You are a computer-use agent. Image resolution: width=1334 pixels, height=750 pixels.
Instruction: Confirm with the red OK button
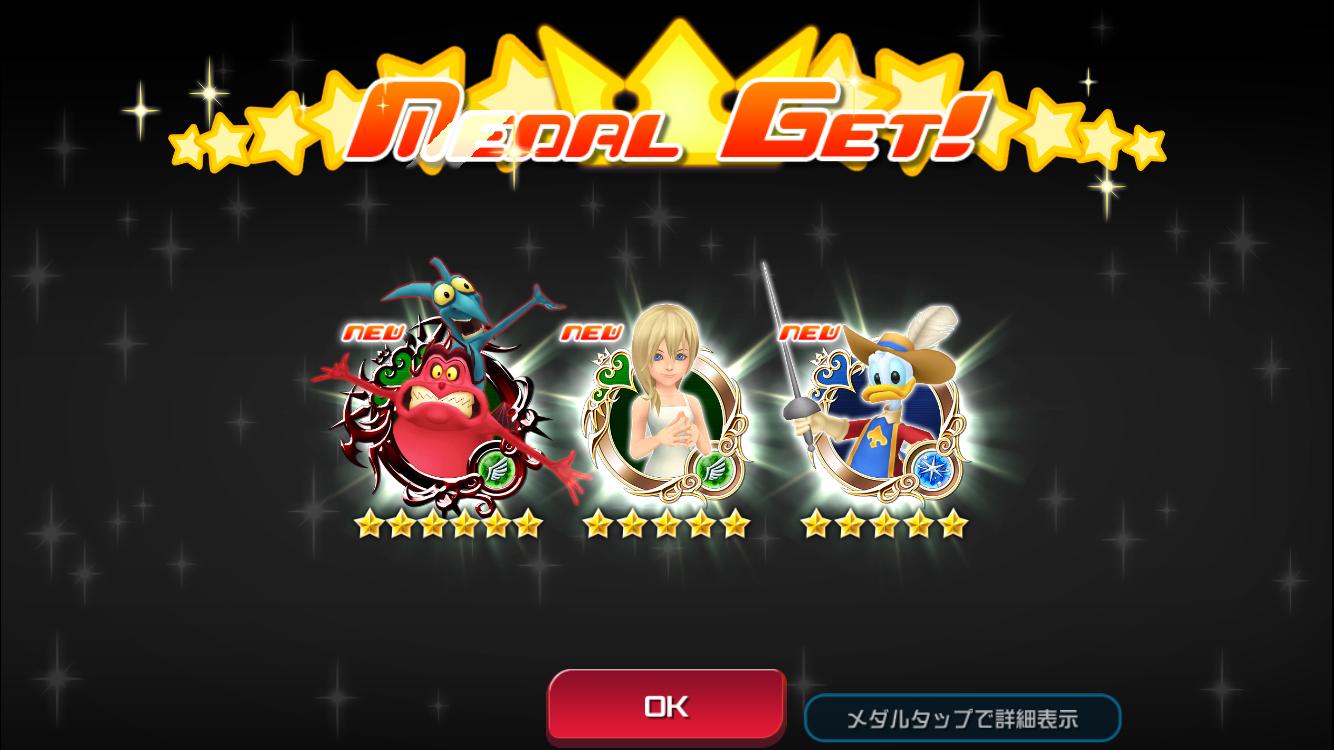666,706
